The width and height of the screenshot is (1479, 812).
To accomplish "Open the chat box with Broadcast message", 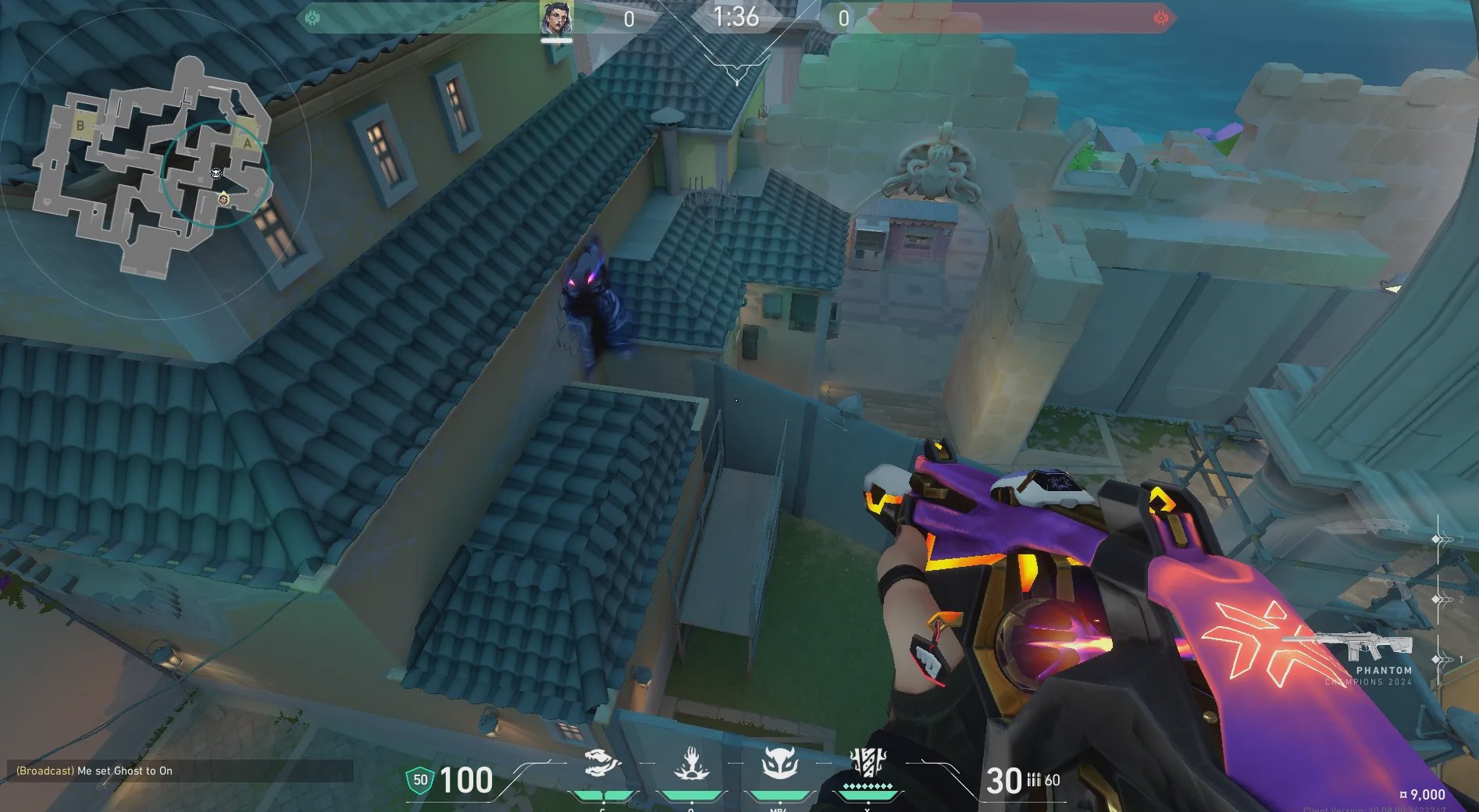I will tap(180, 771).
